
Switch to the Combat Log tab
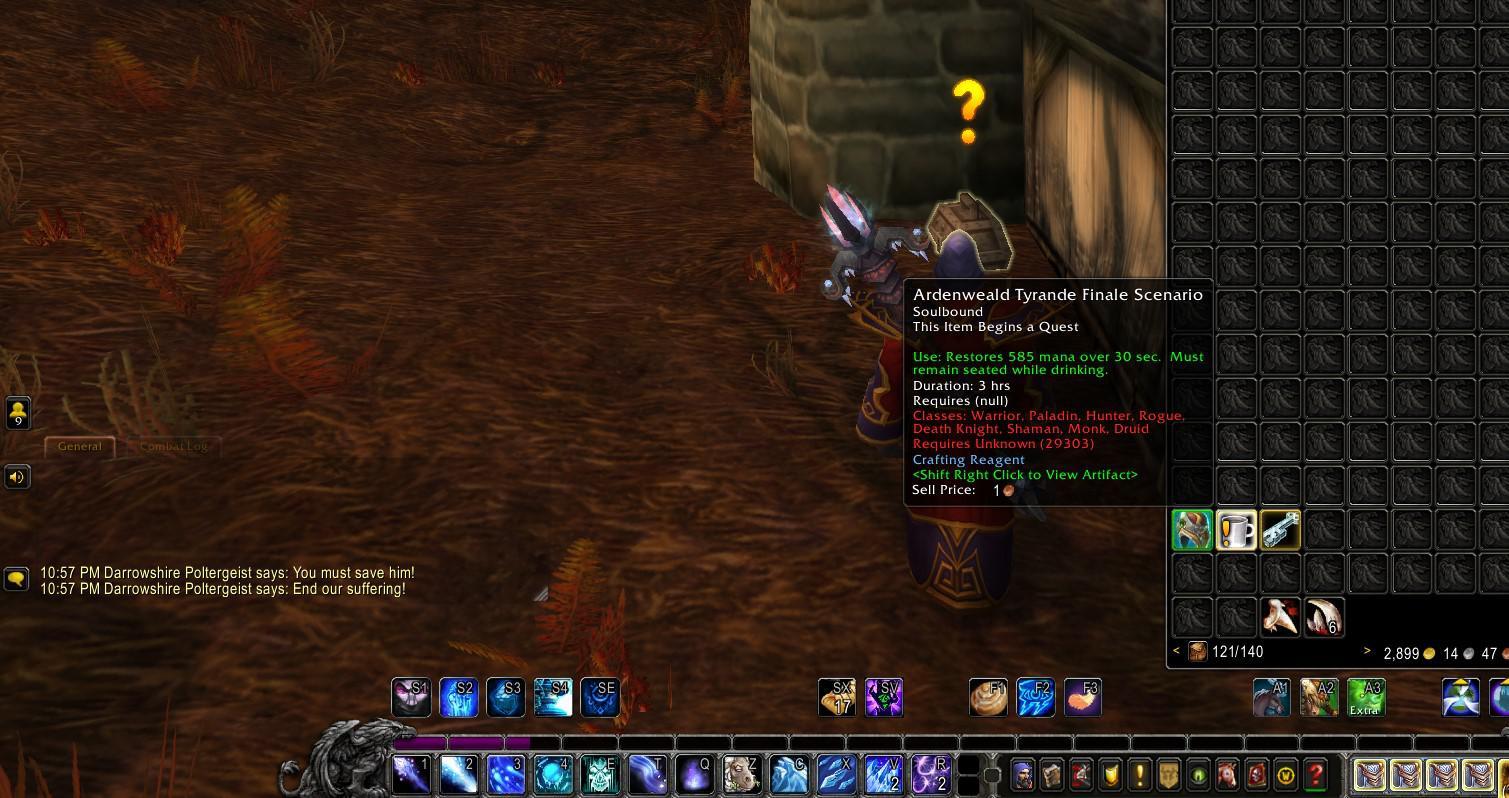(x=172, y=447)
